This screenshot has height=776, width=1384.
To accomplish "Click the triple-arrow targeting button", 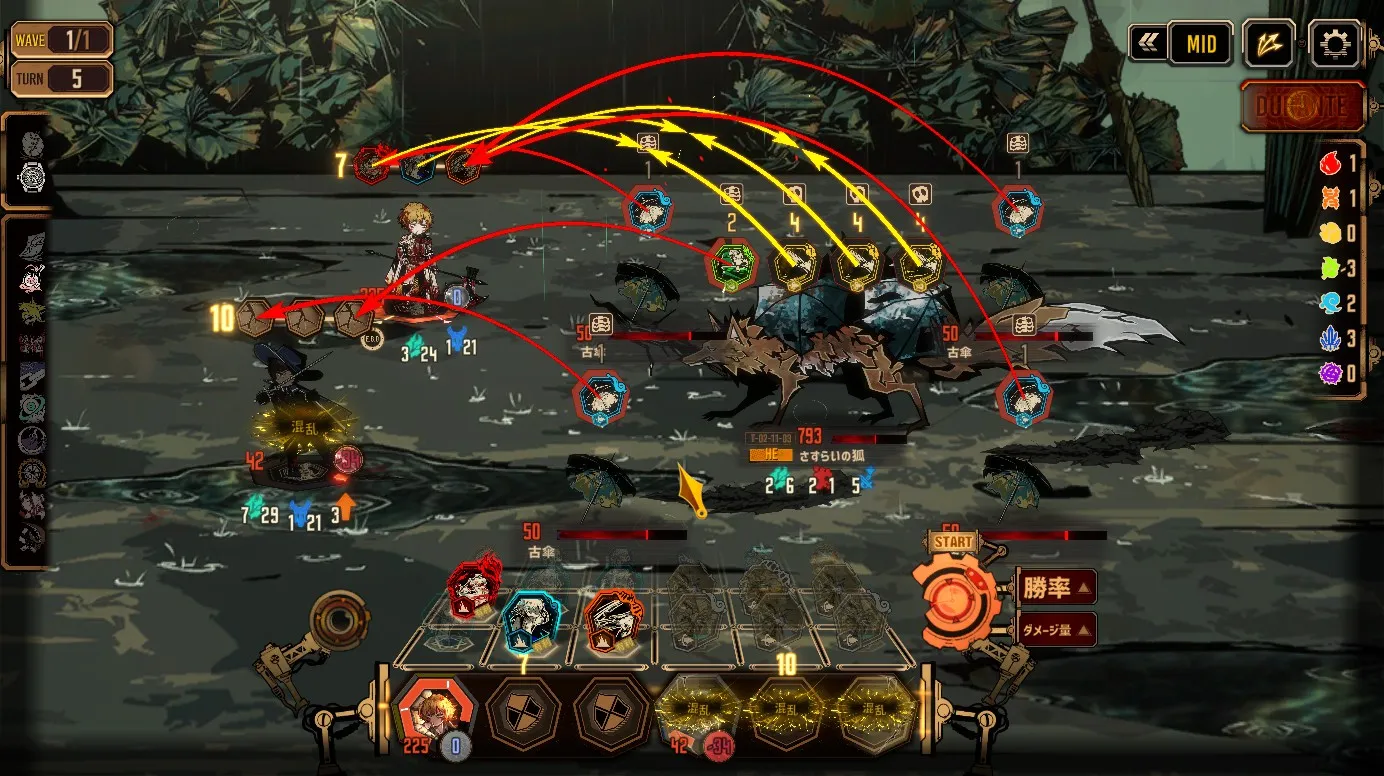I will (x=1269, y=44).
